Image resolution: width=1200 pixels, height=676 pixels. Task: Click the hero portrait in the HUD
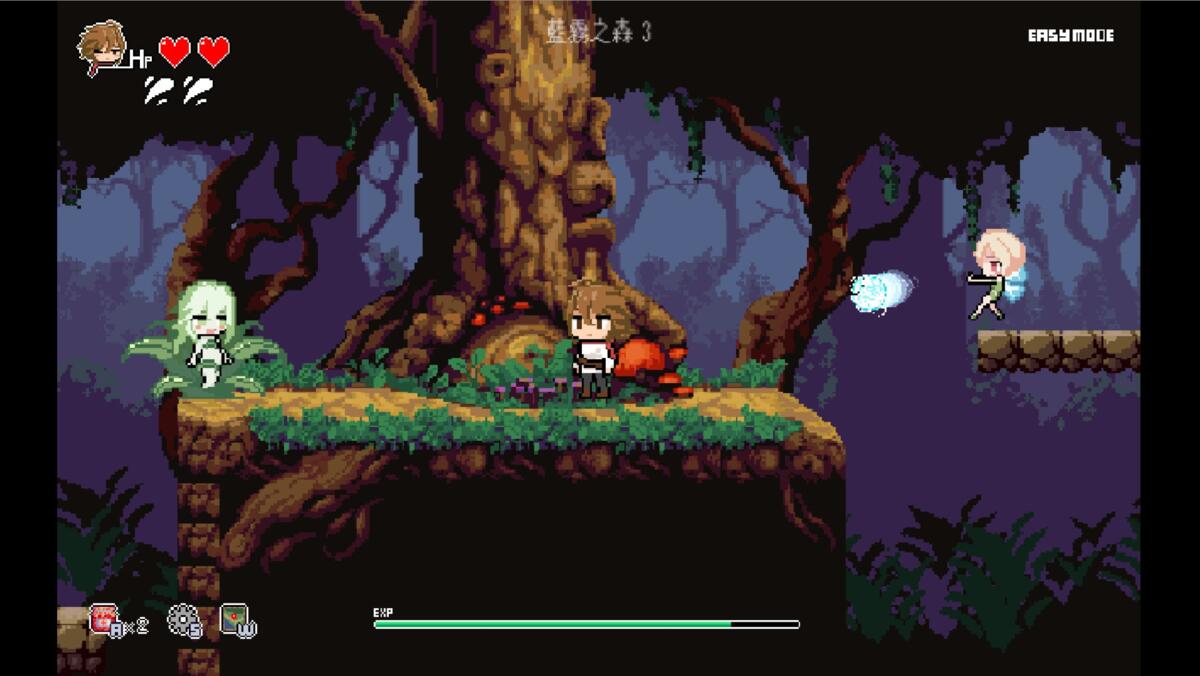tap(102, 47)
